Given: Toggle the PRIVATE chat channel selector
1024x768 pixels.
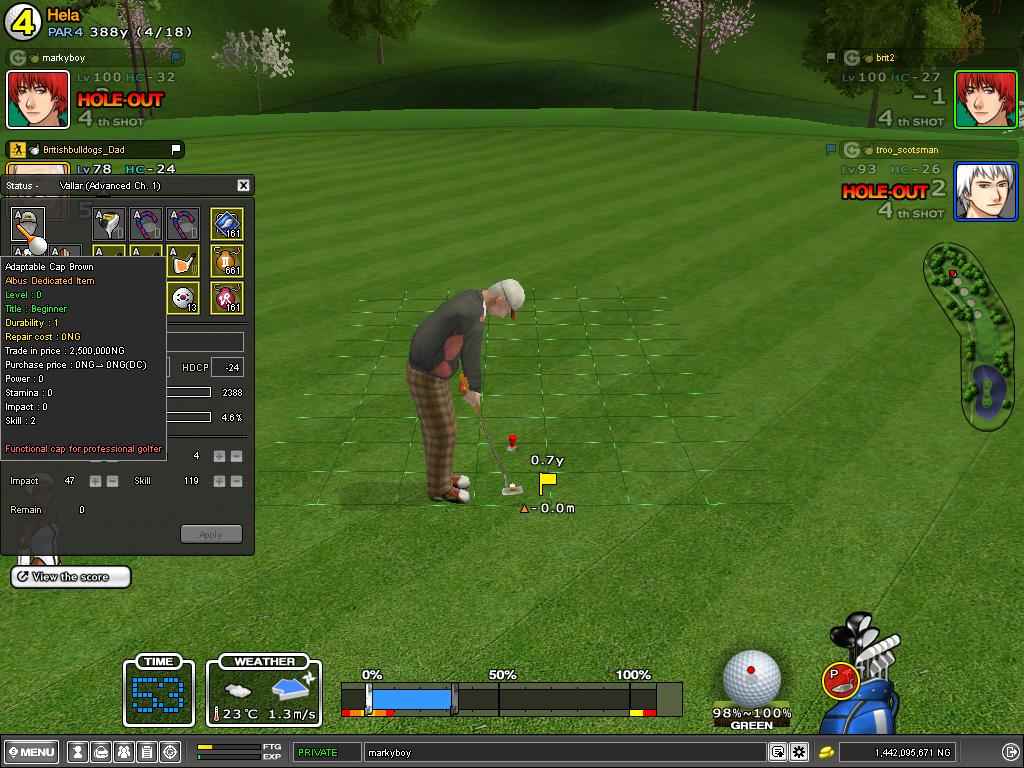Looking at the screenshot, I should (x=327, y=752).
